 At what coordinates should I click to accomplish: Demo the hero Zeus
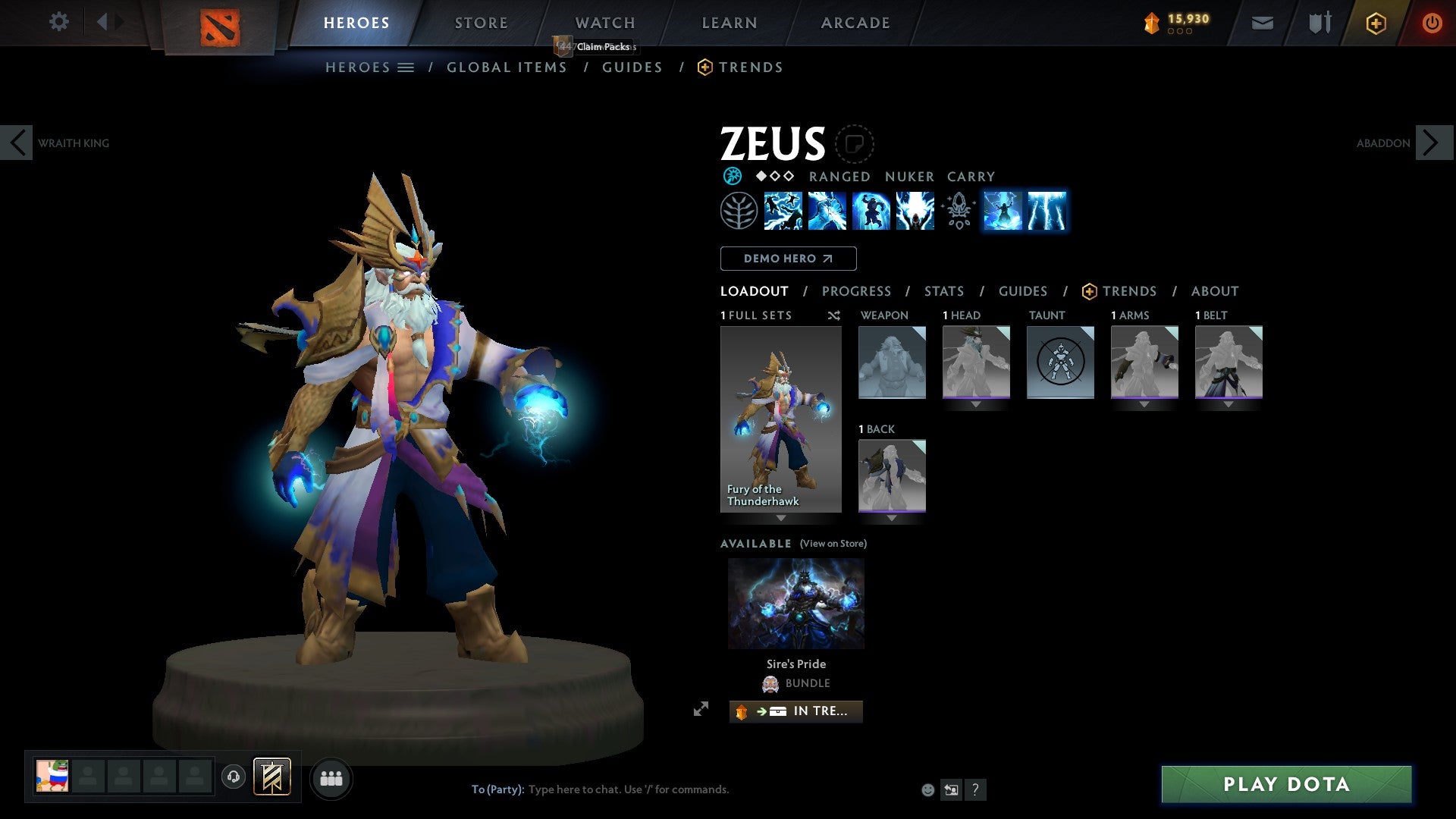click(788, 259)
